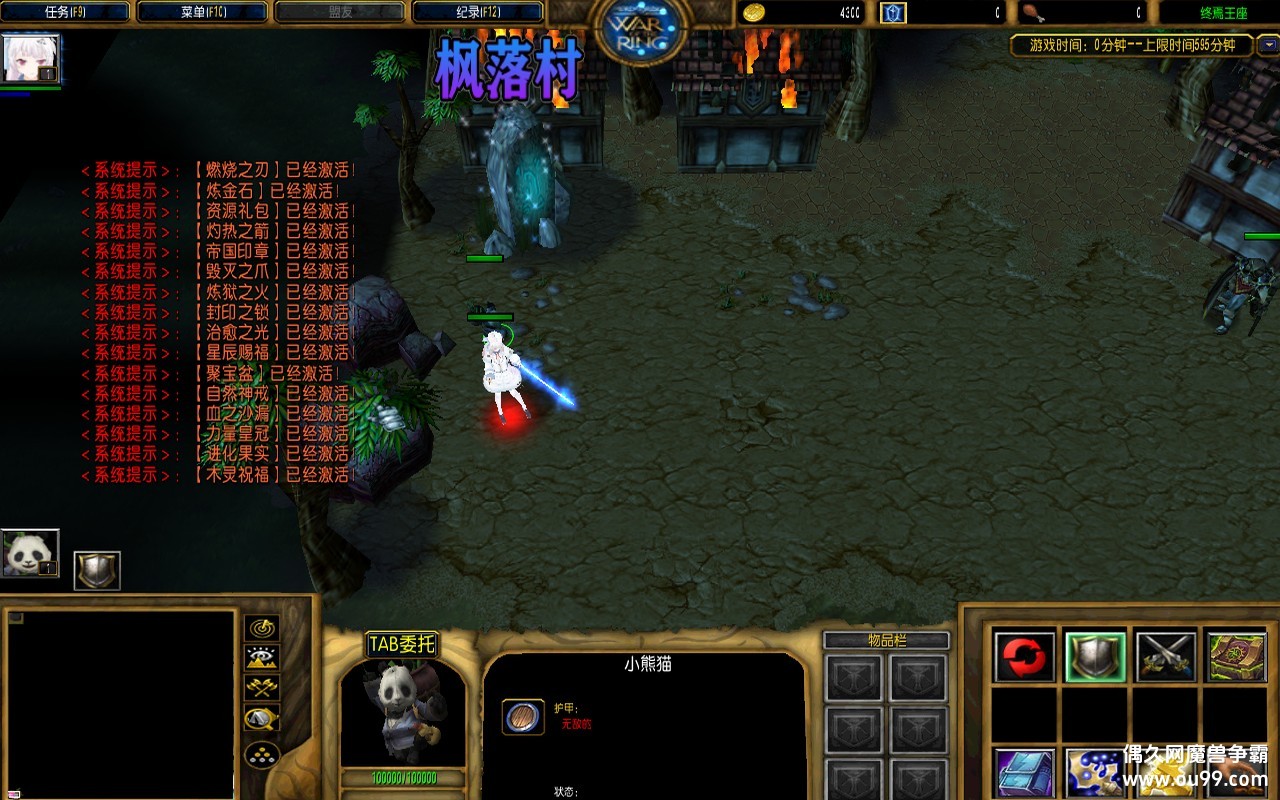Select the white-haired hero portrait icon

31,59
